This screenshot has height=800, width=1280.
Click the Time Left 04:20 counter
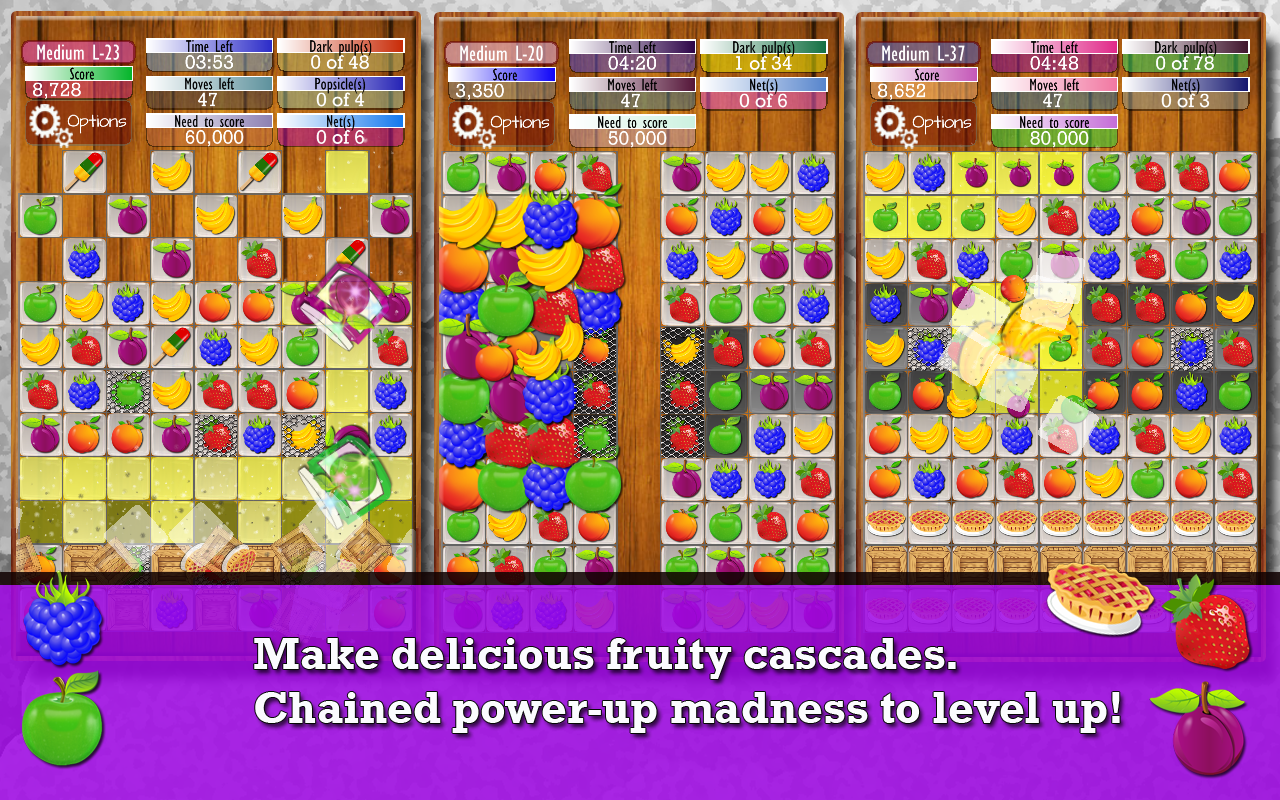click(634, 56)
